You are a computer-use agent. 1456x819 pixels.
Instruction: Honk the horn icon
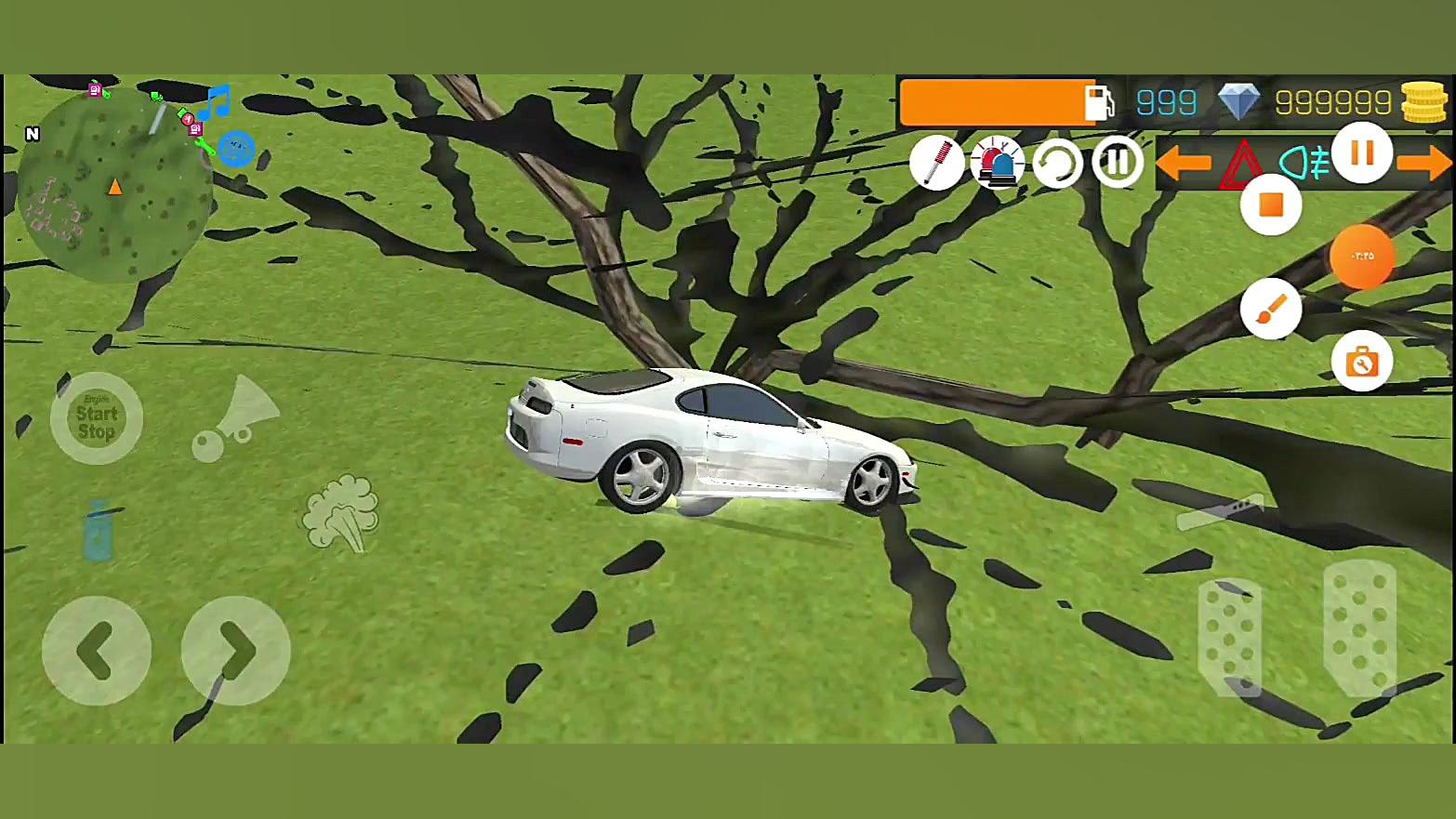pos(235,419)
